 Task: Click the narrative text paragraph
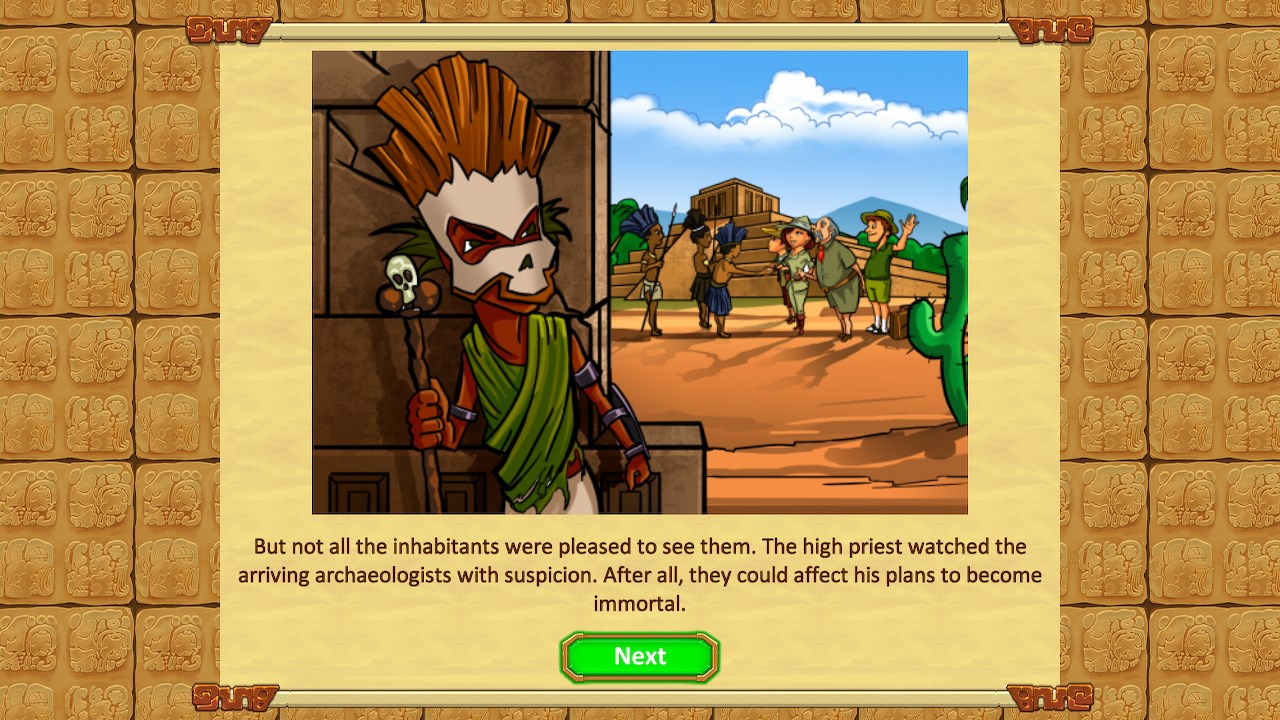pos(640,575)
